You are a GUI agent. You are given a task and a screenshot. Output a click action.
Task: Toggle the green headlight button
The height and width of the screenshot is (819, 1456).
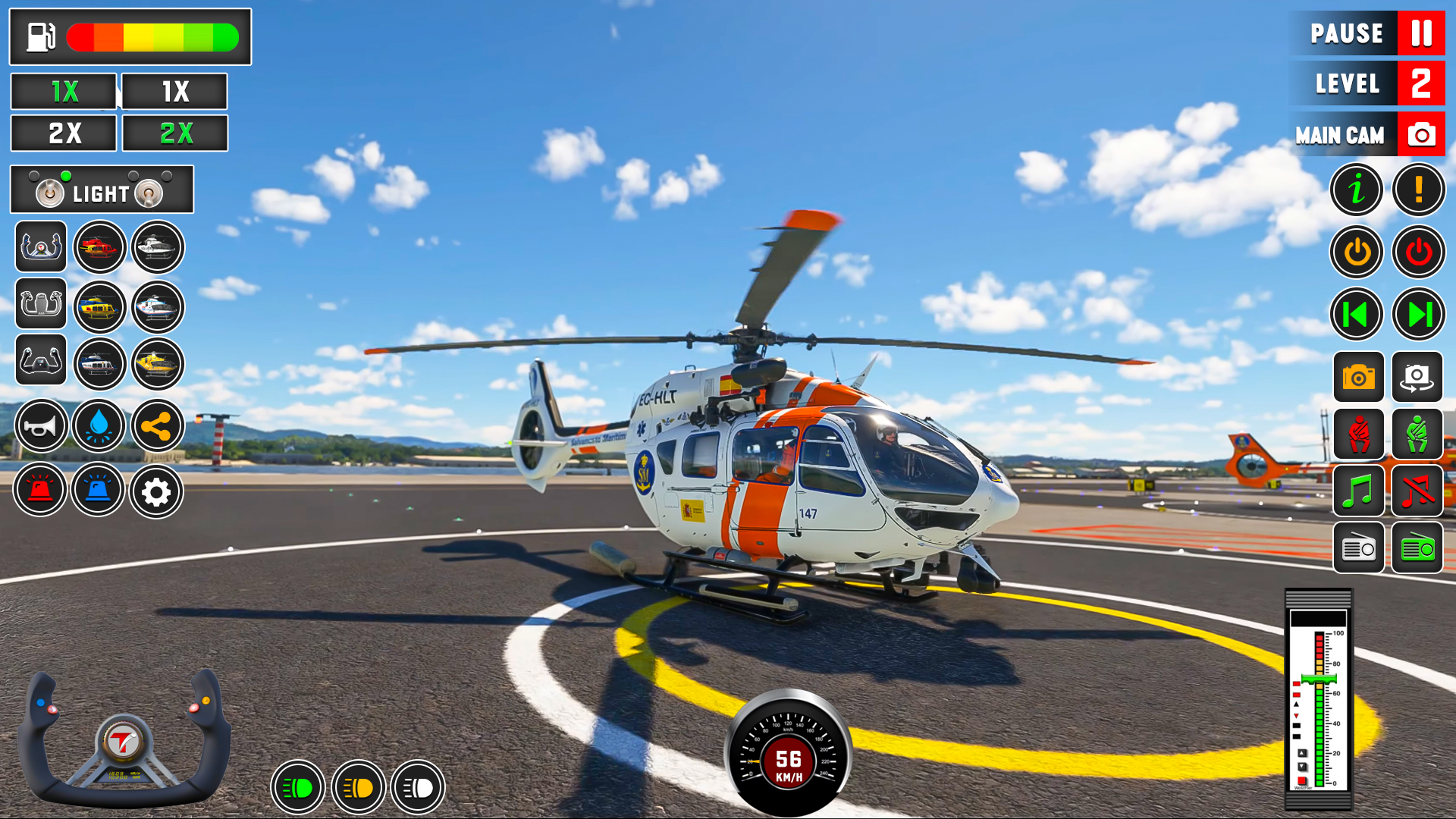tap(298, 788)
